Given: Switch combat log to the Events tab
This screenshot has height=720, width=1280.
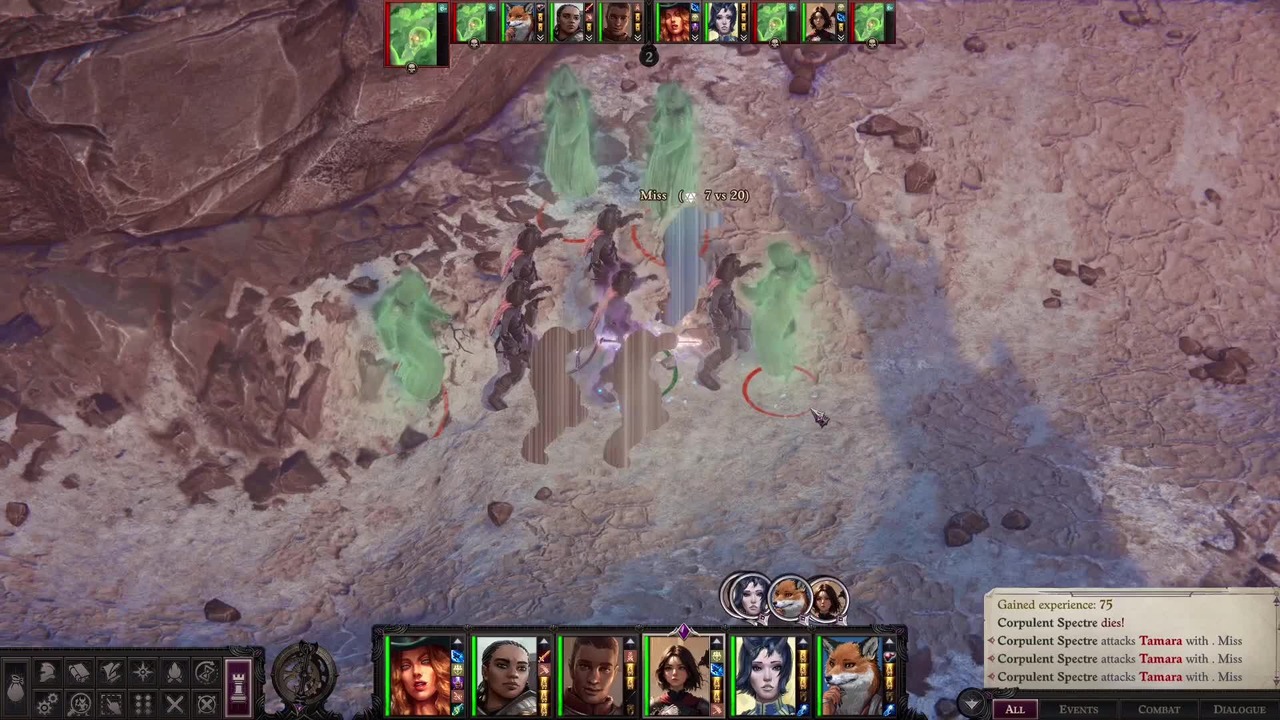Looking at the screenshot, I should (x=1078, y=709).
